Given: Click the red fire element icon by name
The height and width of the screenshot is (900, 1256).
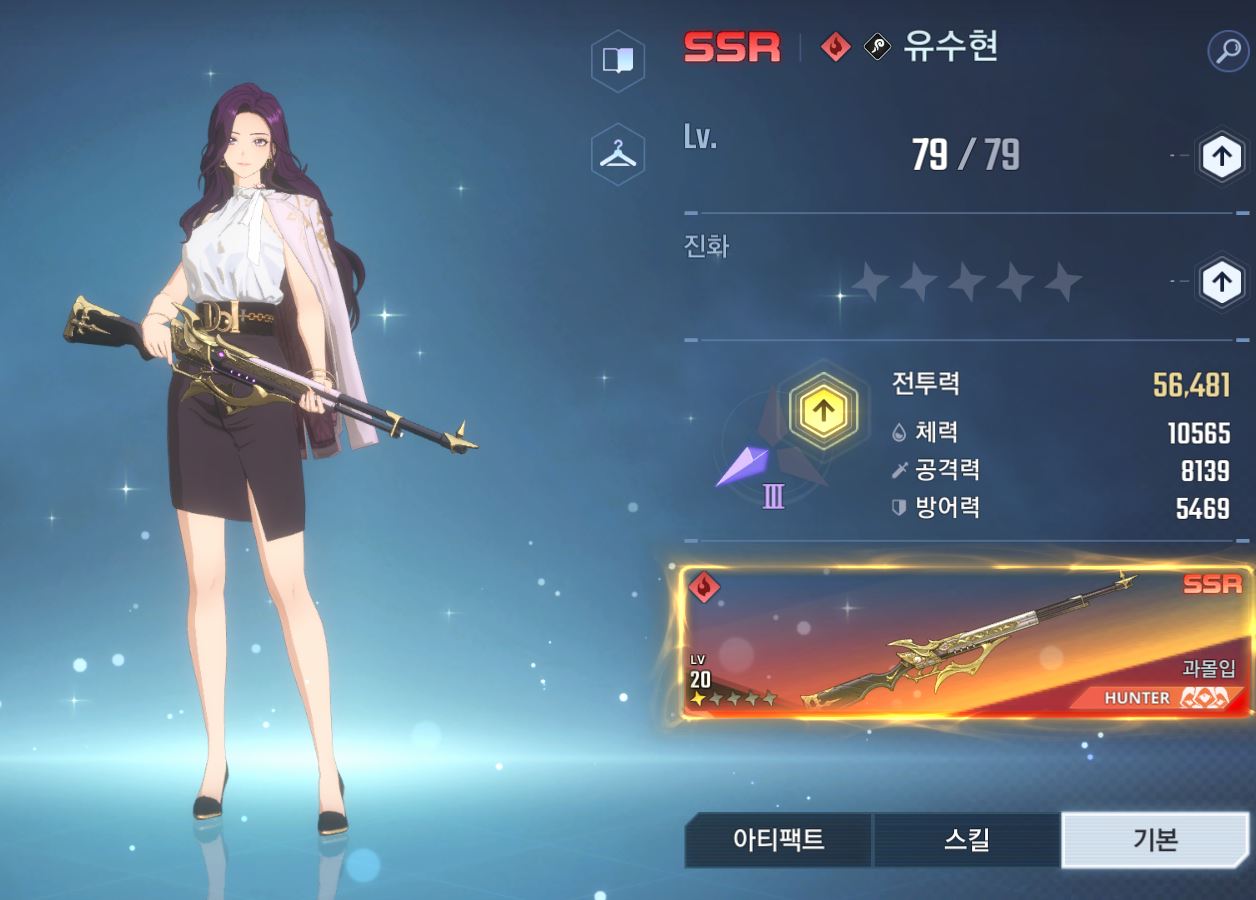Looking at the screenshot, I should (x=835, y=47).
